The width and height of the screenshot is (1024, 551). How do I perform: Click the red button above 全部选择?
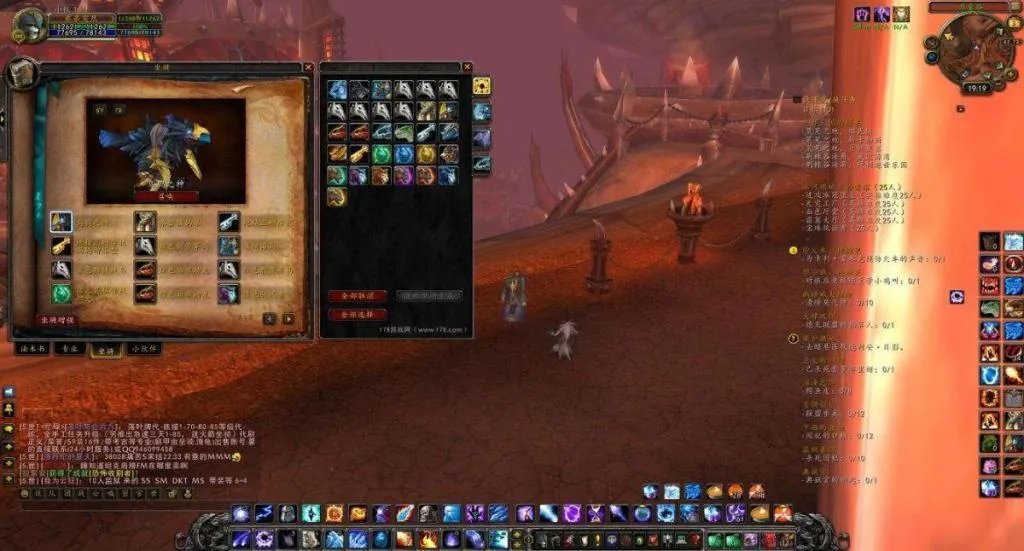(357, 296)
